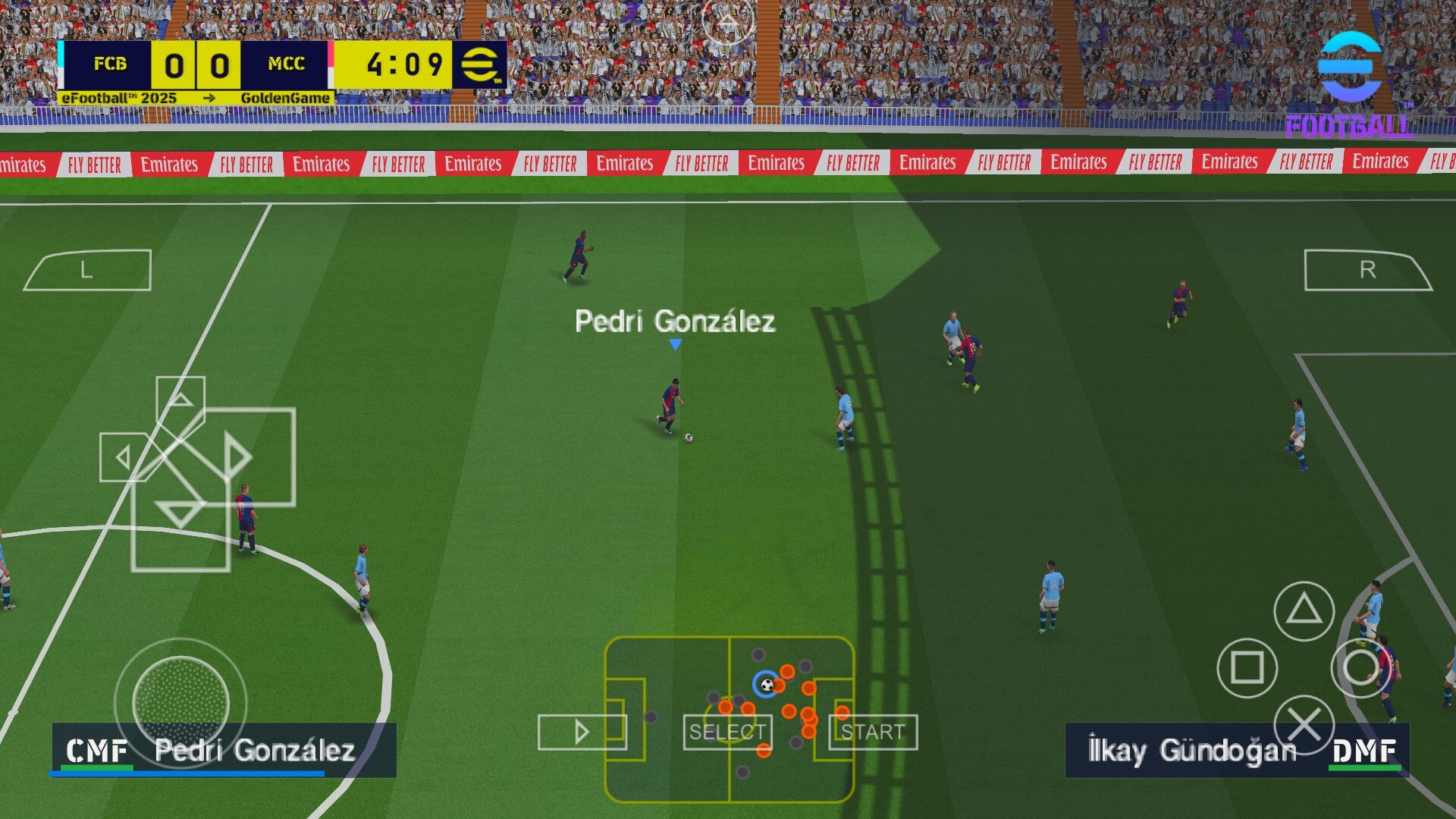Open the emulator menu via top arrow circle
Image resolution: width=1456 pixels, height=819 pixels.
click(727, 23)
